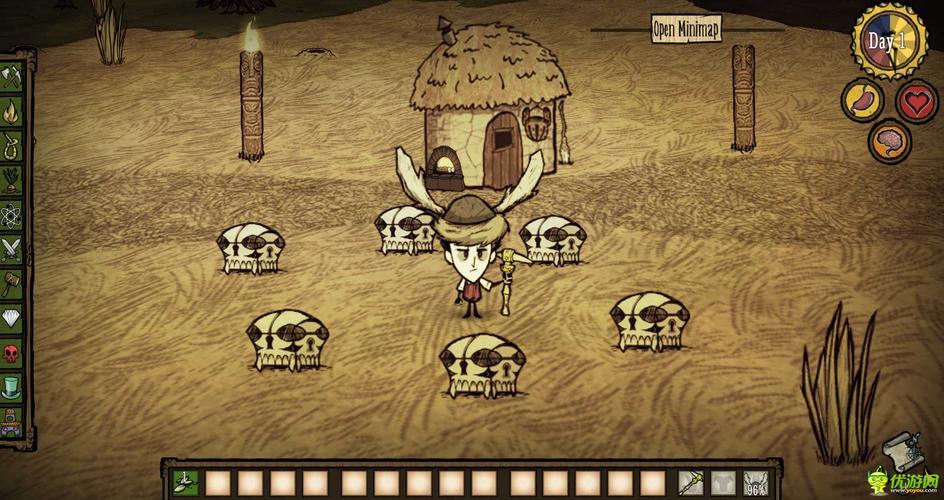The image size is (944, 500).
Task: Click the Open Minimap button
Action: [x=686, y=28]
